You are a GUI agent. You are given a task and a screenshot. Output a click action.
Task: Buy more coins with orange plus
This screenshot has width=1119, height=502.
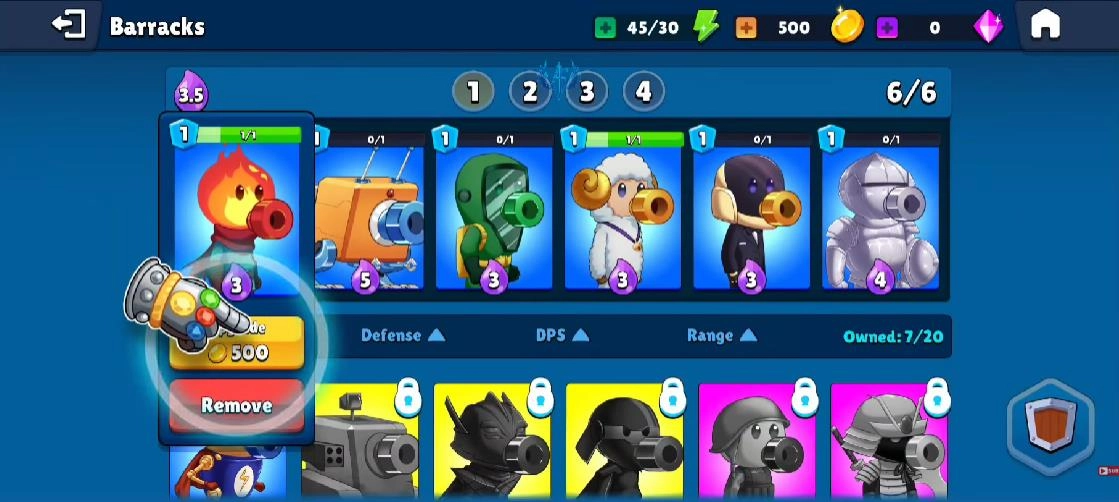pos(746,28)
